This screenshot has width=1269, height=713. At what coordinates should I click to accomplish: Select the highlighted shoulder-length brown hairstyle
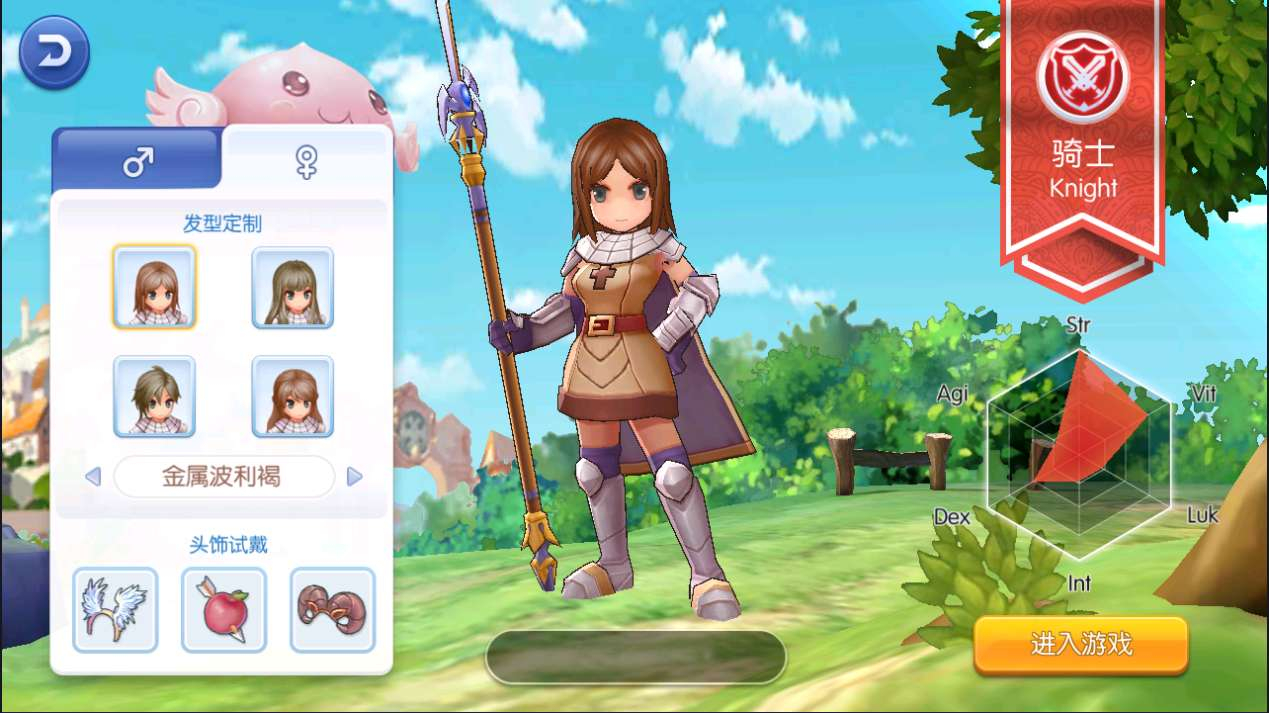point(154,287)
